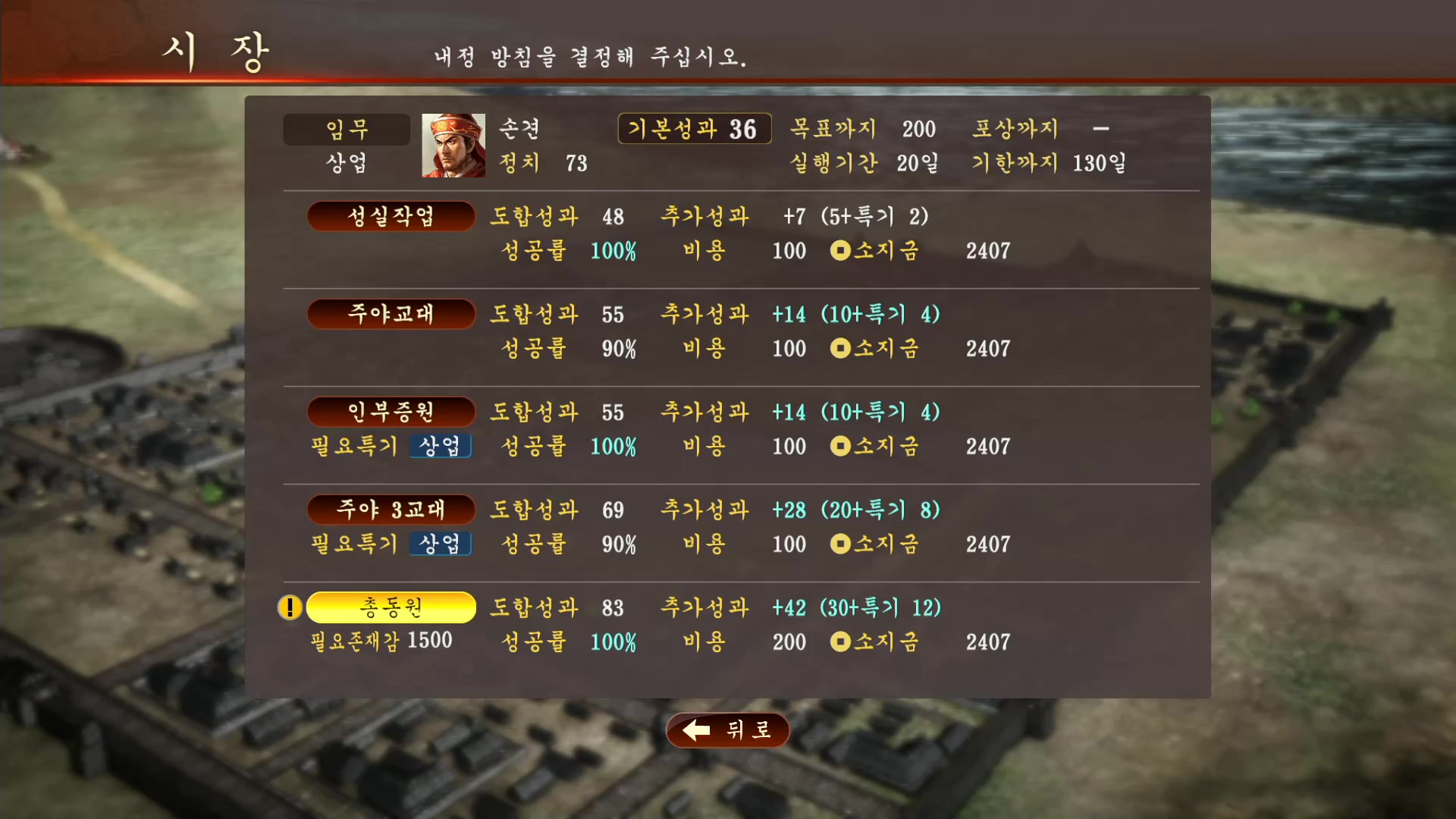This screenshot has height=819, width=1456.
Task: Click the warning exclamation icon beside 총동원
Action: [x=290, y=607]
